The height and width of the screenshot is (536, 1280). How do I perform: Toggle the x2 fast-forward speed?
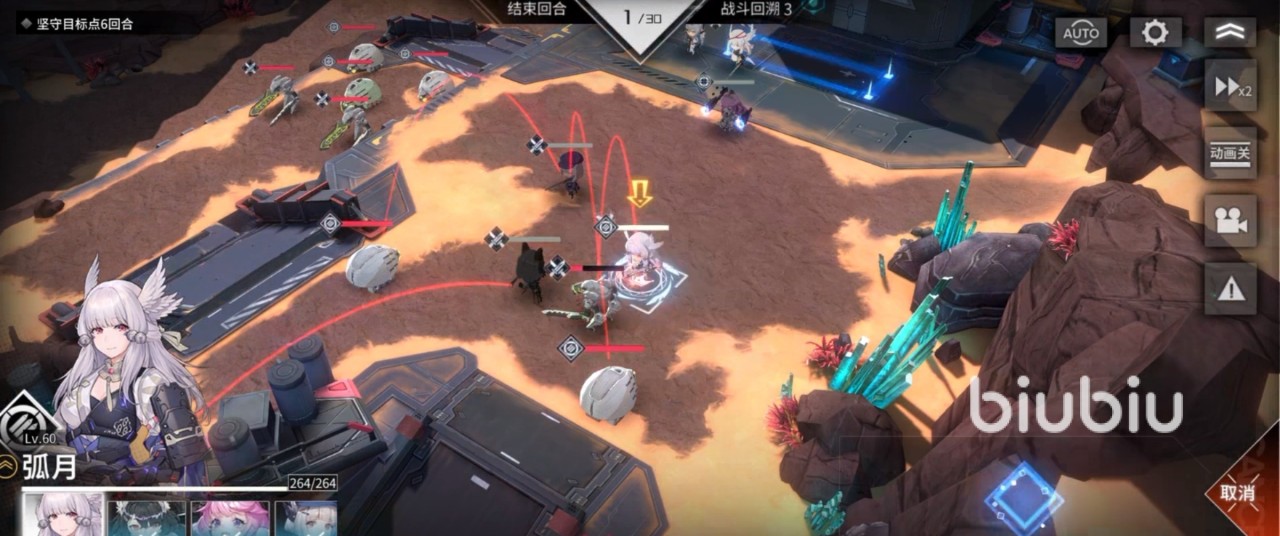pos(1230,87)
